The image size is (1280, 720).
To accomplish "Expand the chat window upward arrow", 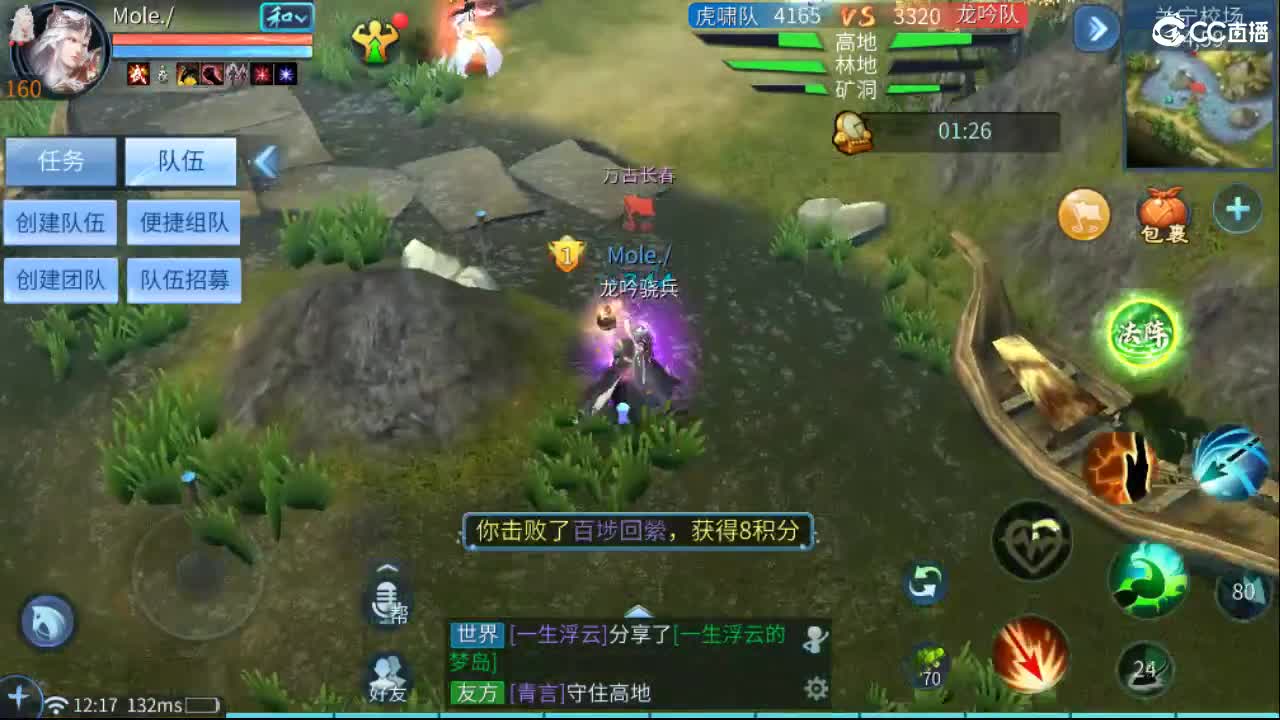I will 638,614.
